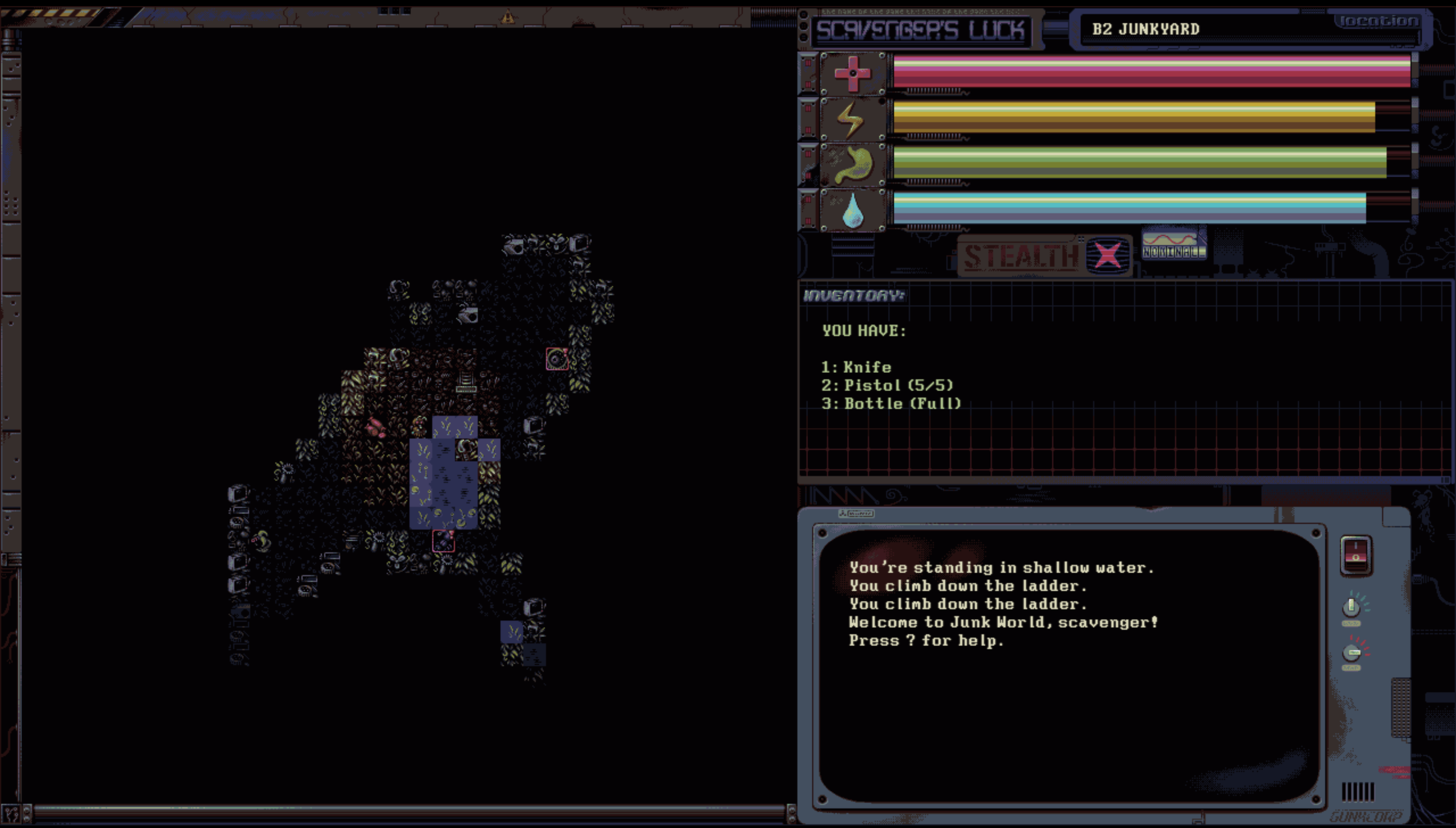Screen dimensions: 1456x828
Task: Turn the teal-marked dial on the terminal
Action: click(x=1351, y=607)
